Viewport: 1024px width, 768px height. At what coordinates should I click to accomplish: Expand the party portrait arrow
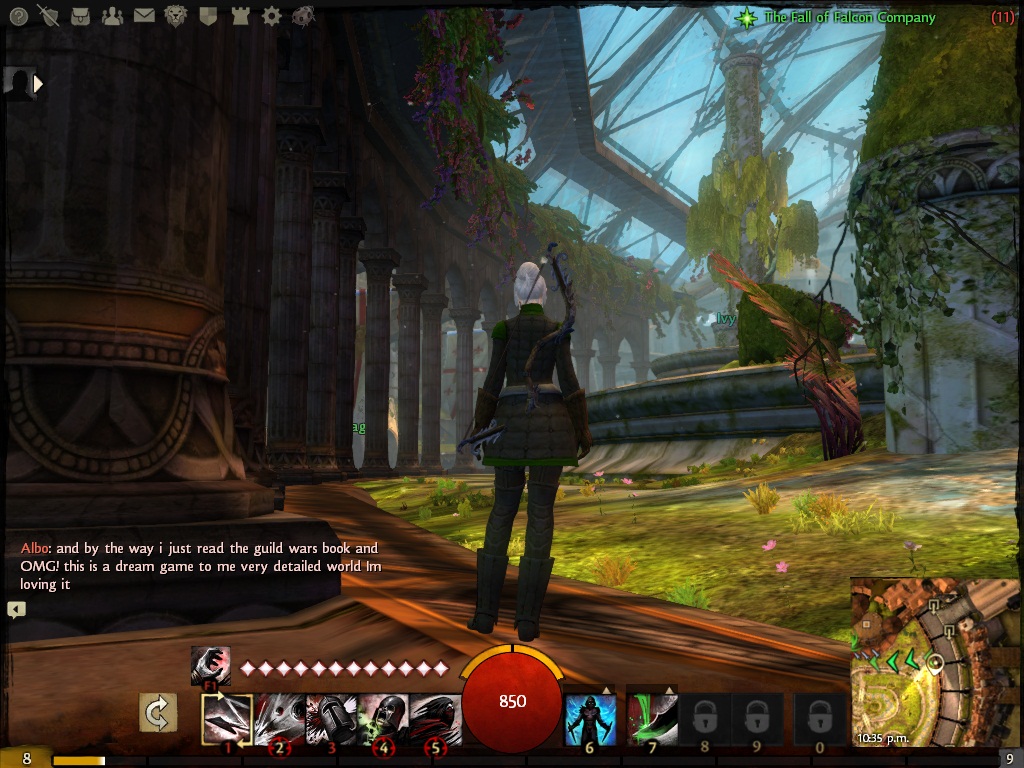pyautogui.click(x=39, y=84)
